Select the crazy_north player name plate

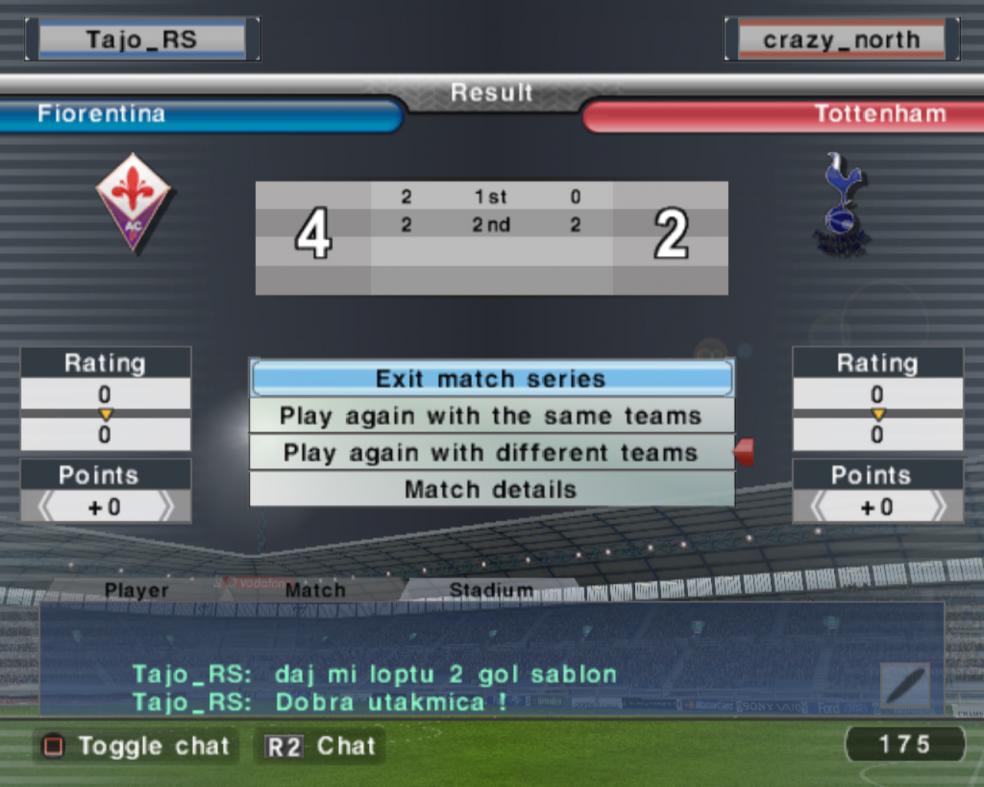click(841, 40)
